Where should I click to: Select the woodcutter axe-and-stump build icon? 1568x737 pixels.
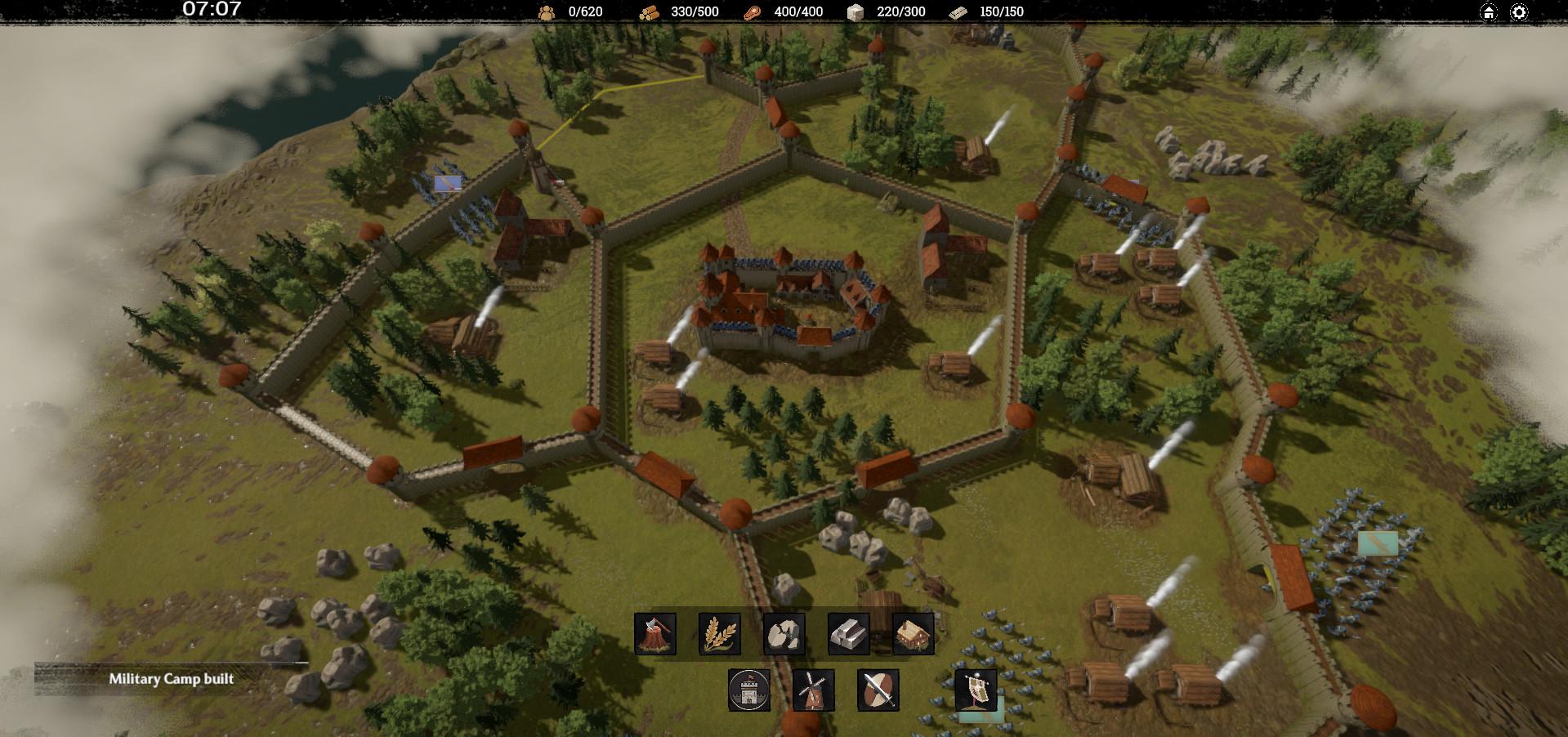655,634
